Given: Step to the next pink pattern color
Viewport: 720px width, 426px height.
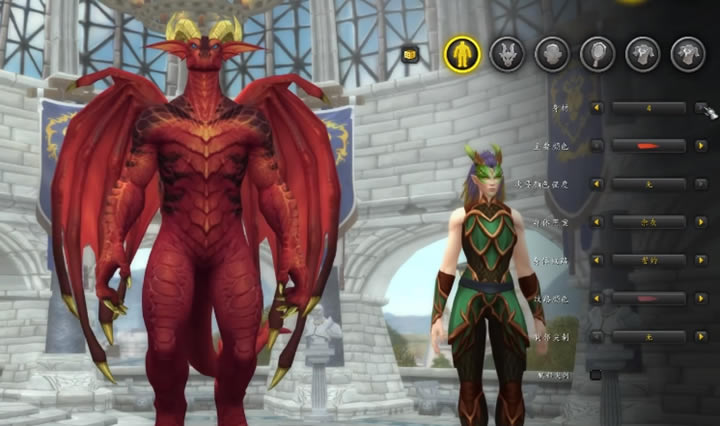Looking at the screenshot, I should (x=701, y=298).
